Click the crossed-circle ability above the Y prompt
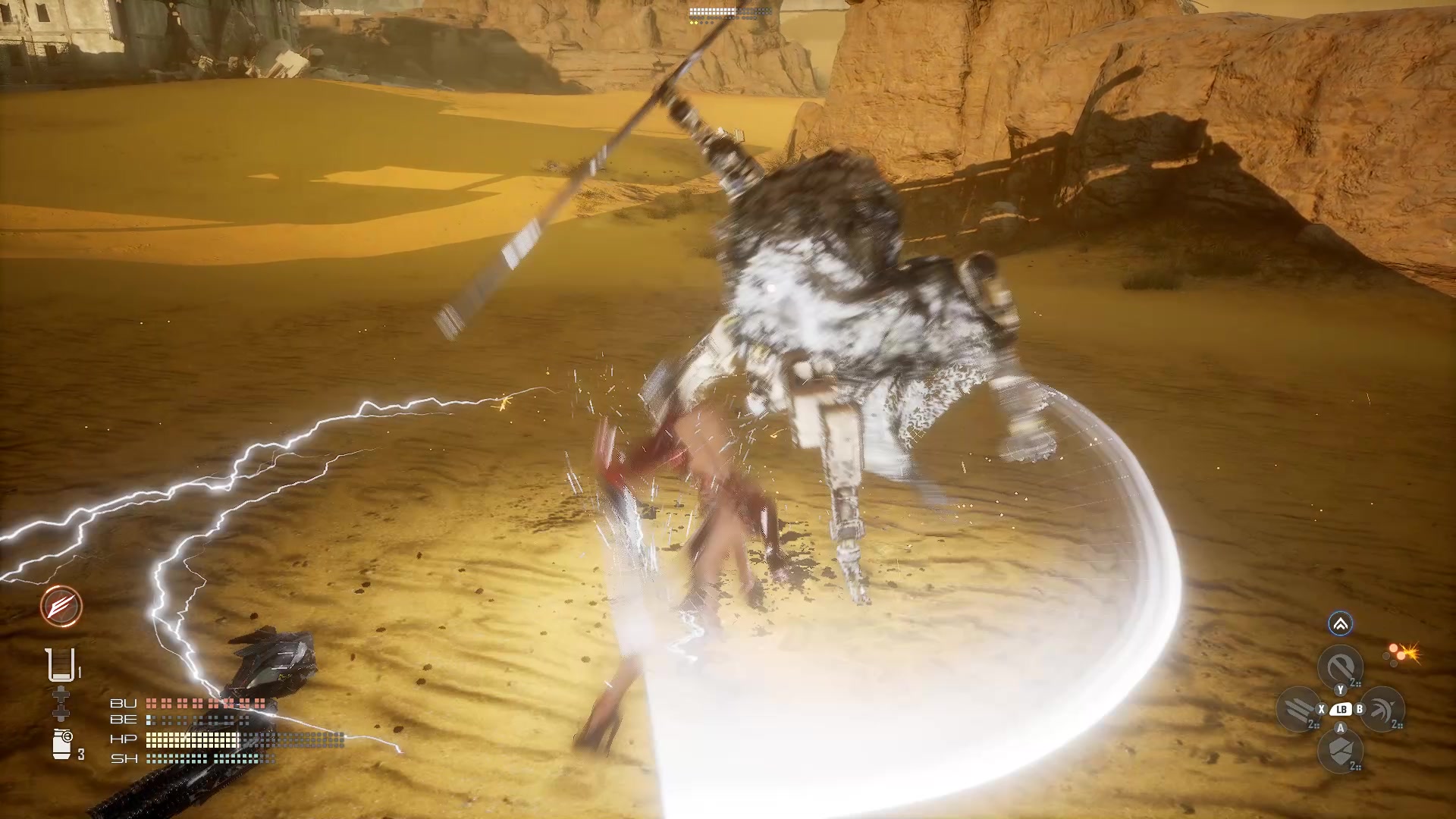Viewport: 1456px width, 819px height. click(1340, 662)
